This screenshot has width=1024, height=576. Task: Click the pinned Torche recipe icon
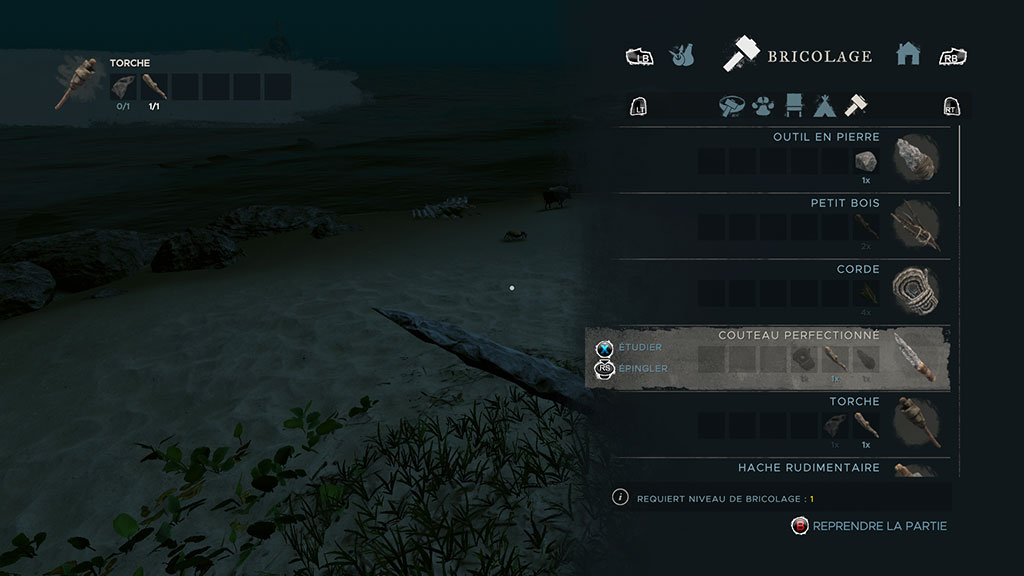click(76, 84)
